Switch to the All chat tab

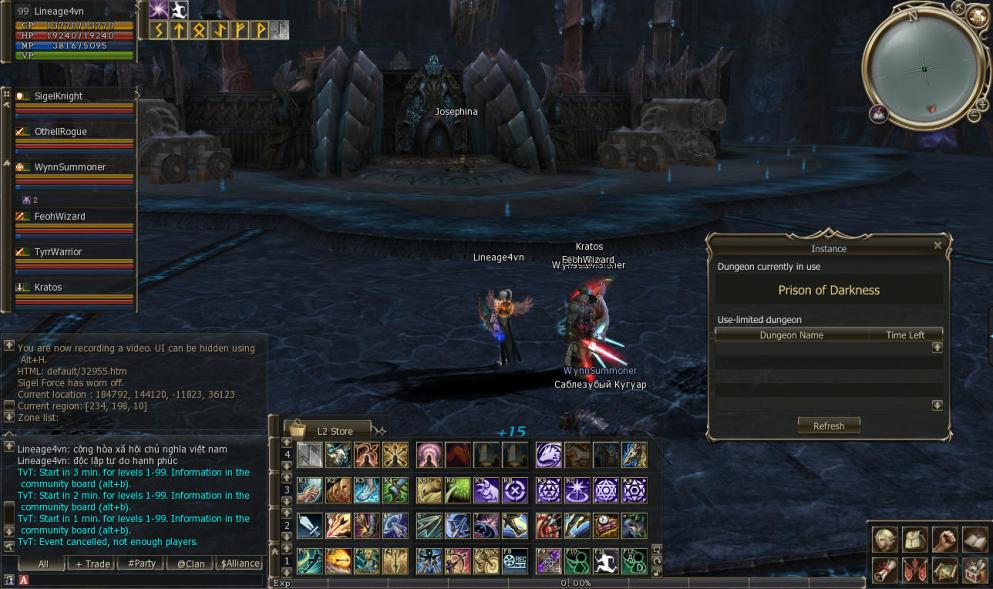(43, 564)
